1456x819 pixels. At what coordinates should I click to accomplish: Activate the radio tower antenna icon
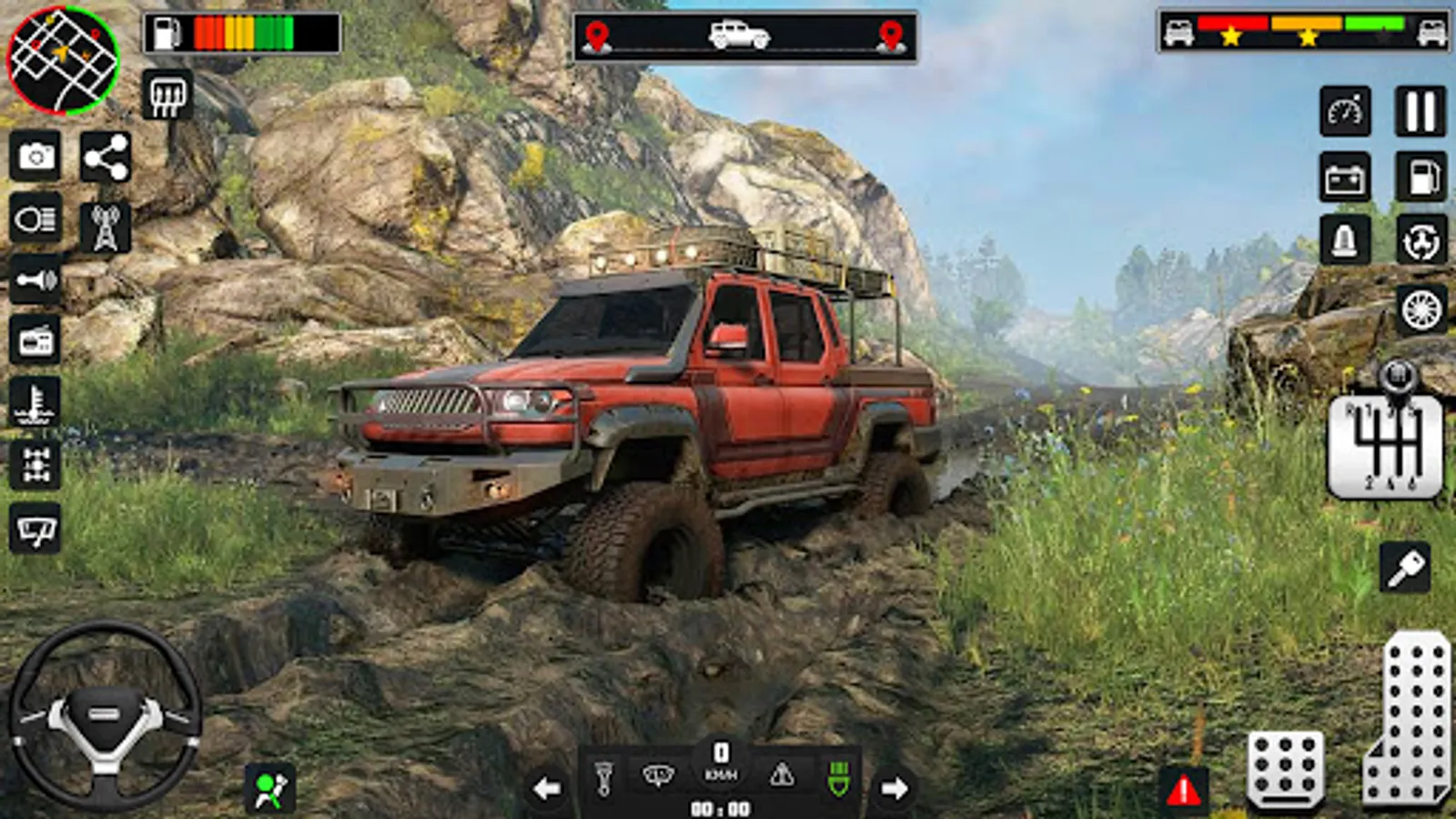[106, 227]
